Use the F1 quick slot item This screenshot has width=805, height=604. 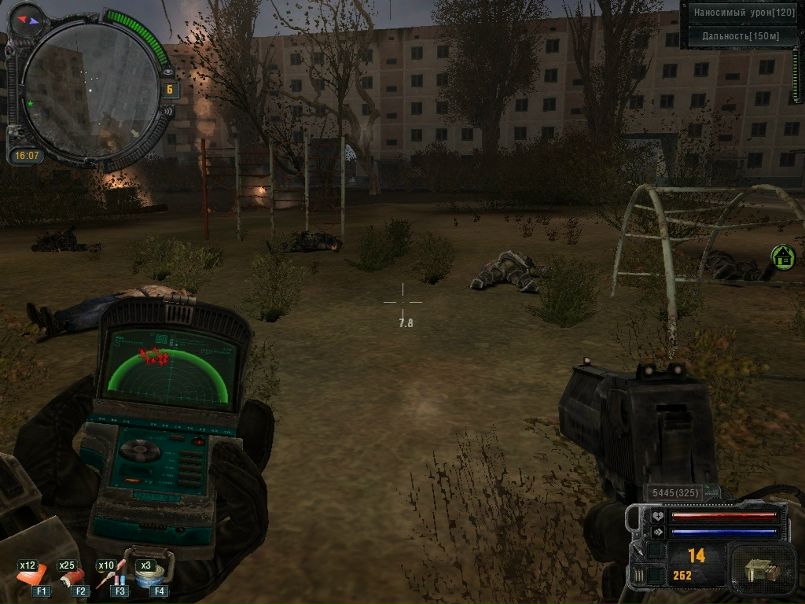tap(34, 577)
